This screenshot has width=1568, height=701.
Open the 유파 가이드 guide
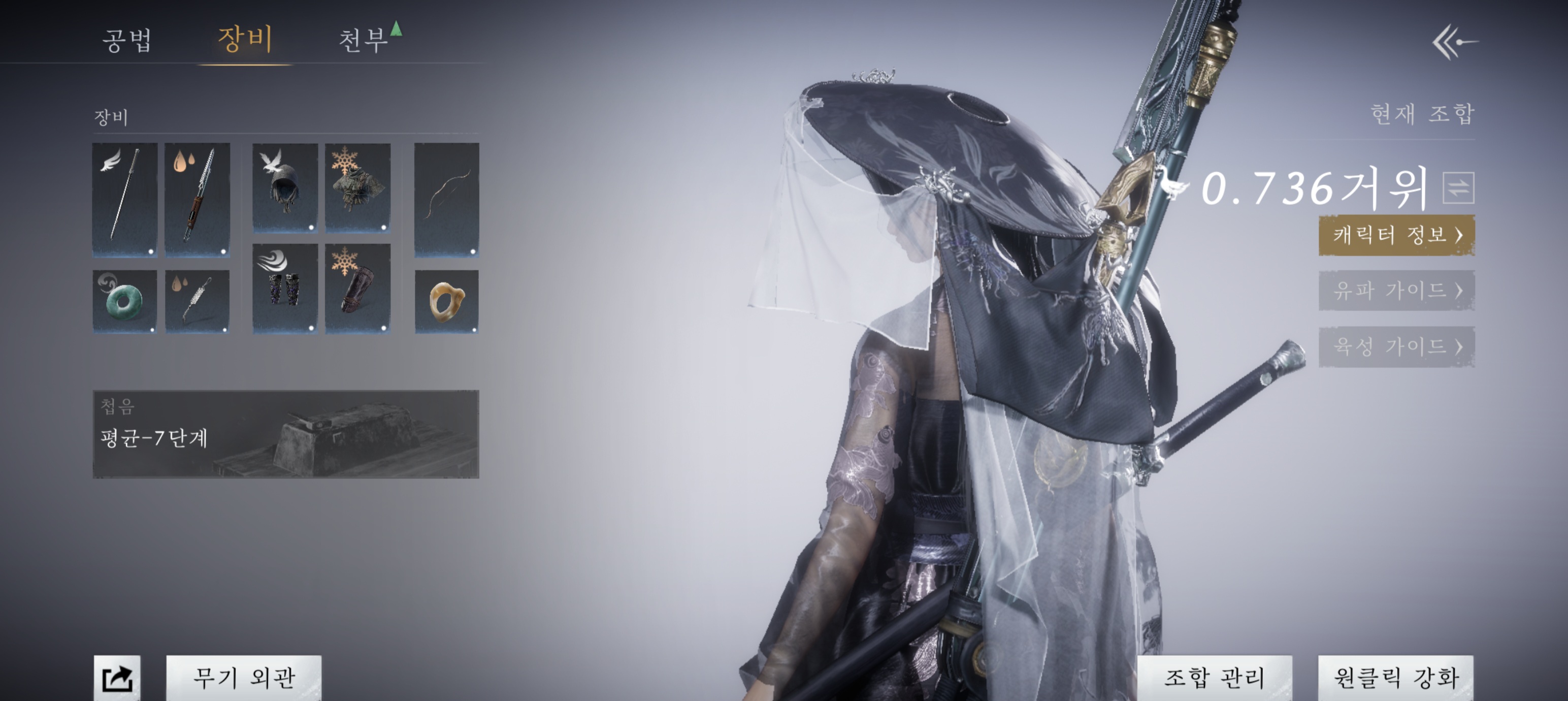pos(1396,291)
